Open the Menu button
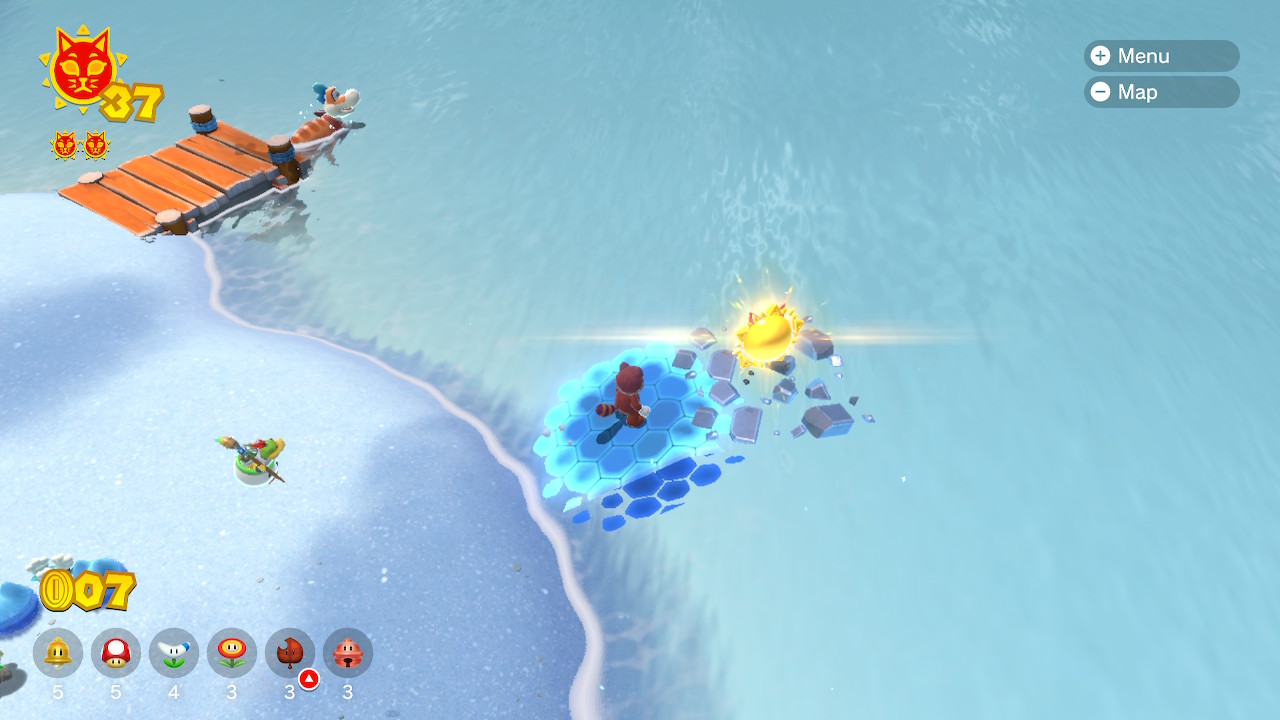The width and height of the screenshot is (1280, 720). coord(1160,56)
